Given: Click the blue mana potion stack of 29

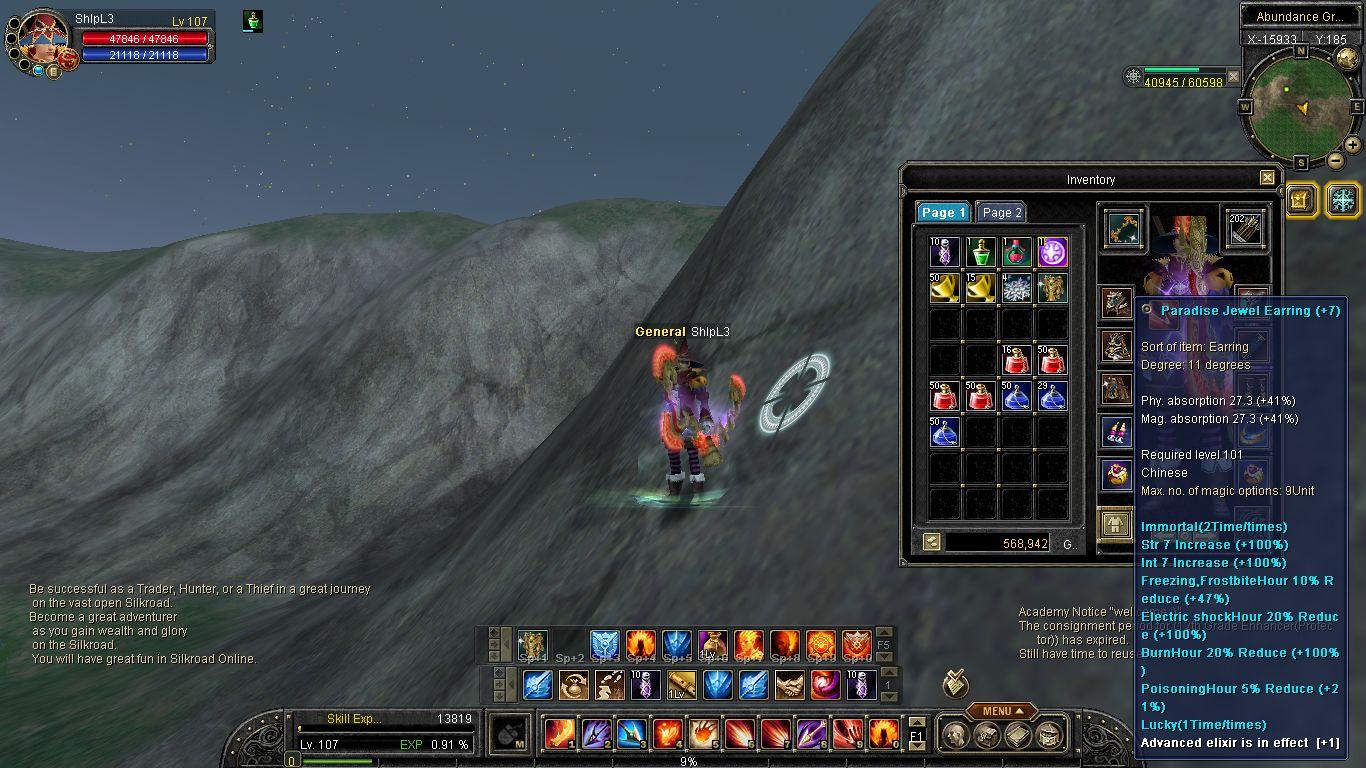Looking at the screenshot, I should [1052, 396].
